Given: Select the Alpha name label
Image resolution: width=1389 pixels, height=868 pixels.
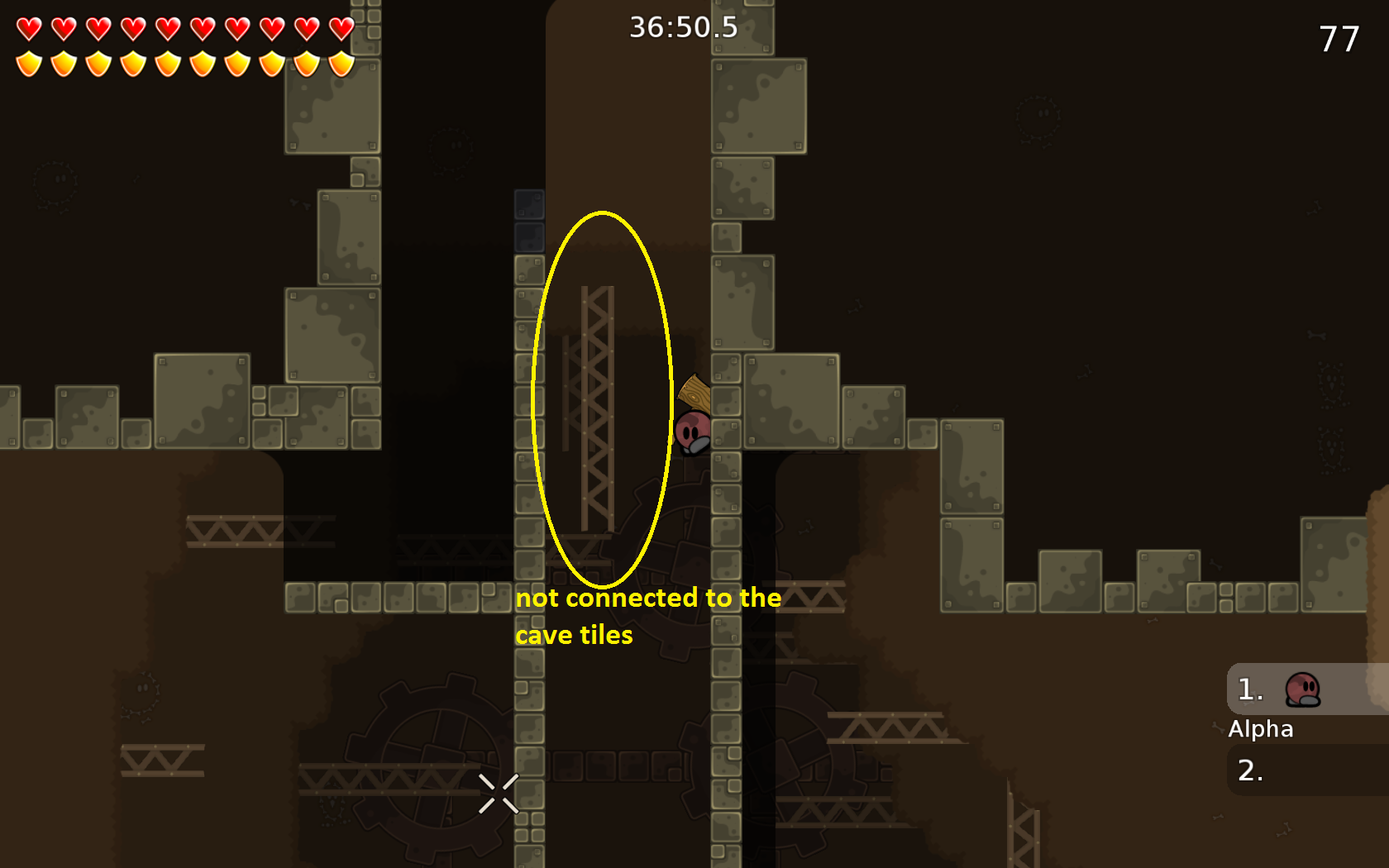Looking at the screenshot, I should tap(1262, 729).
